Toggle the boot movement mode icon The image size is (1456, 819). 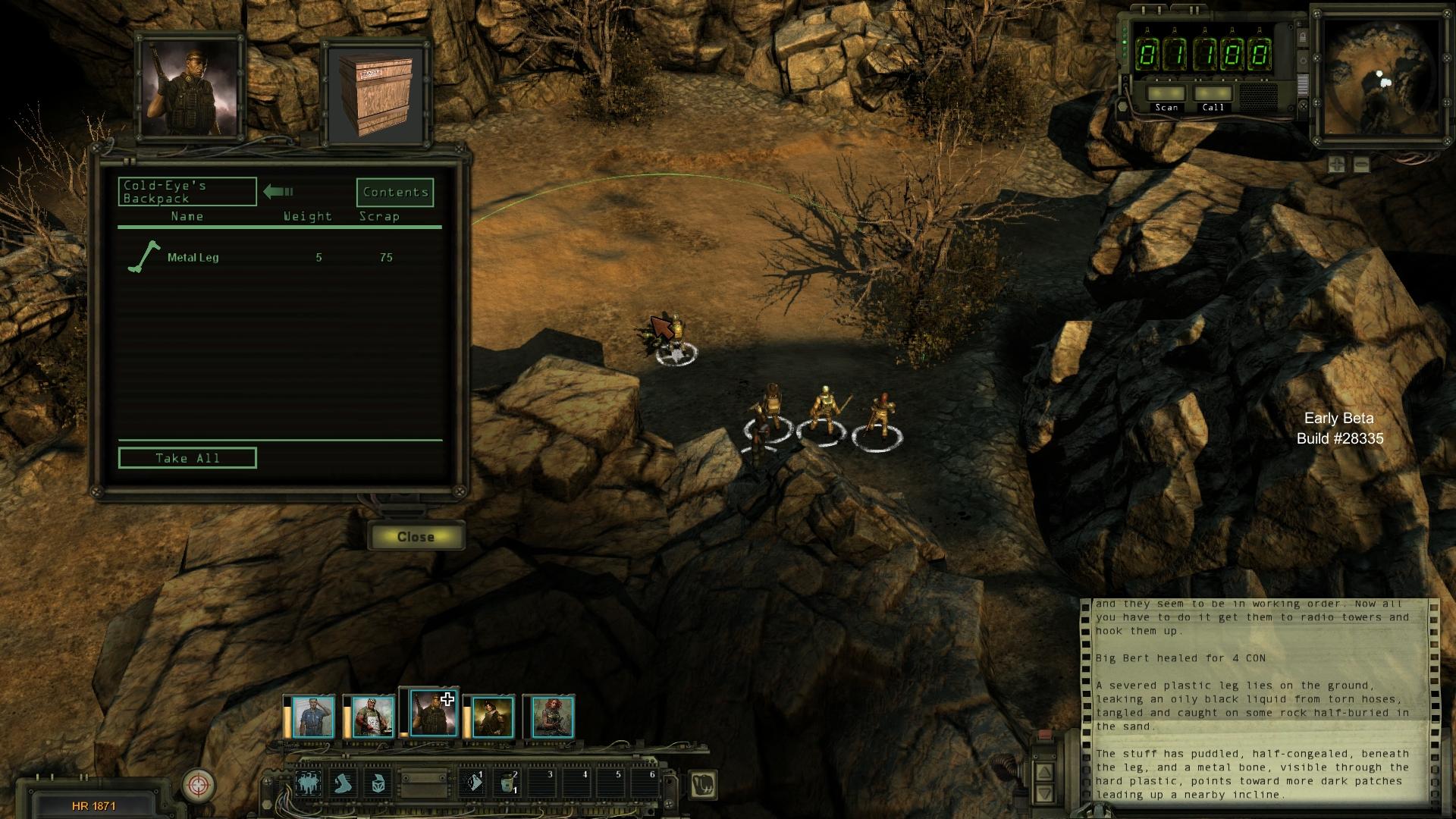coord(344,783)
